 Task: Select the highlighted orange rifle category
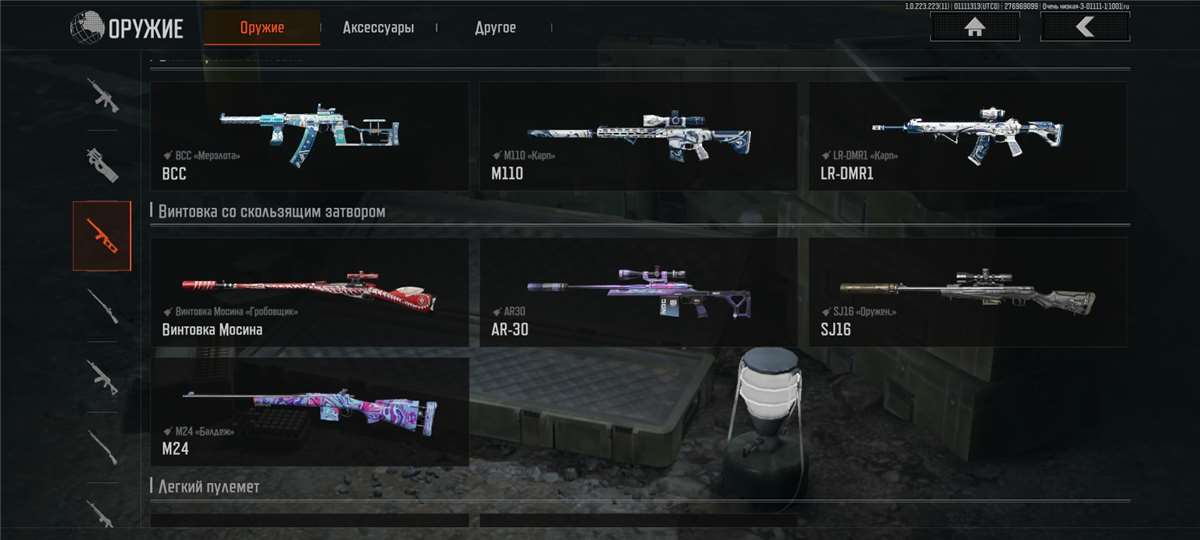point(102,235)
